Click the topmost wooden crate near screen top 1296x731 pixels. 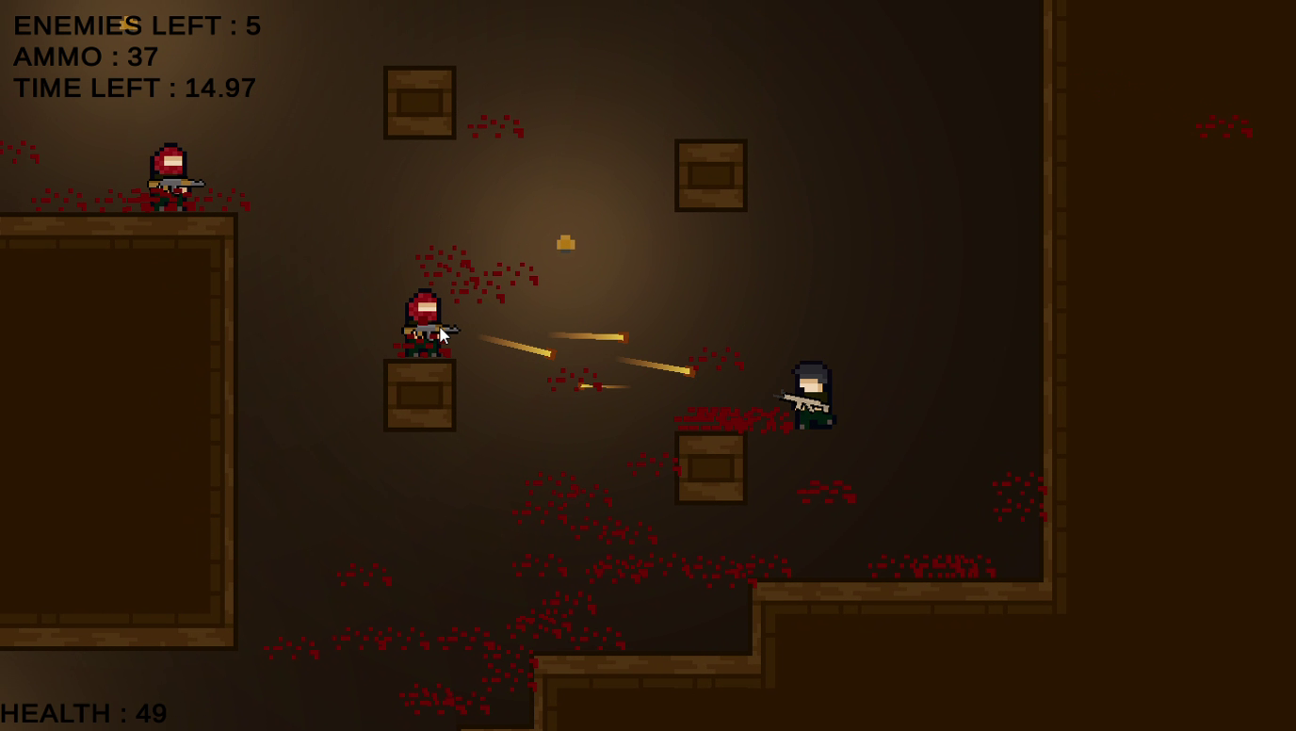pyautogui.click(x=419, y=101)
